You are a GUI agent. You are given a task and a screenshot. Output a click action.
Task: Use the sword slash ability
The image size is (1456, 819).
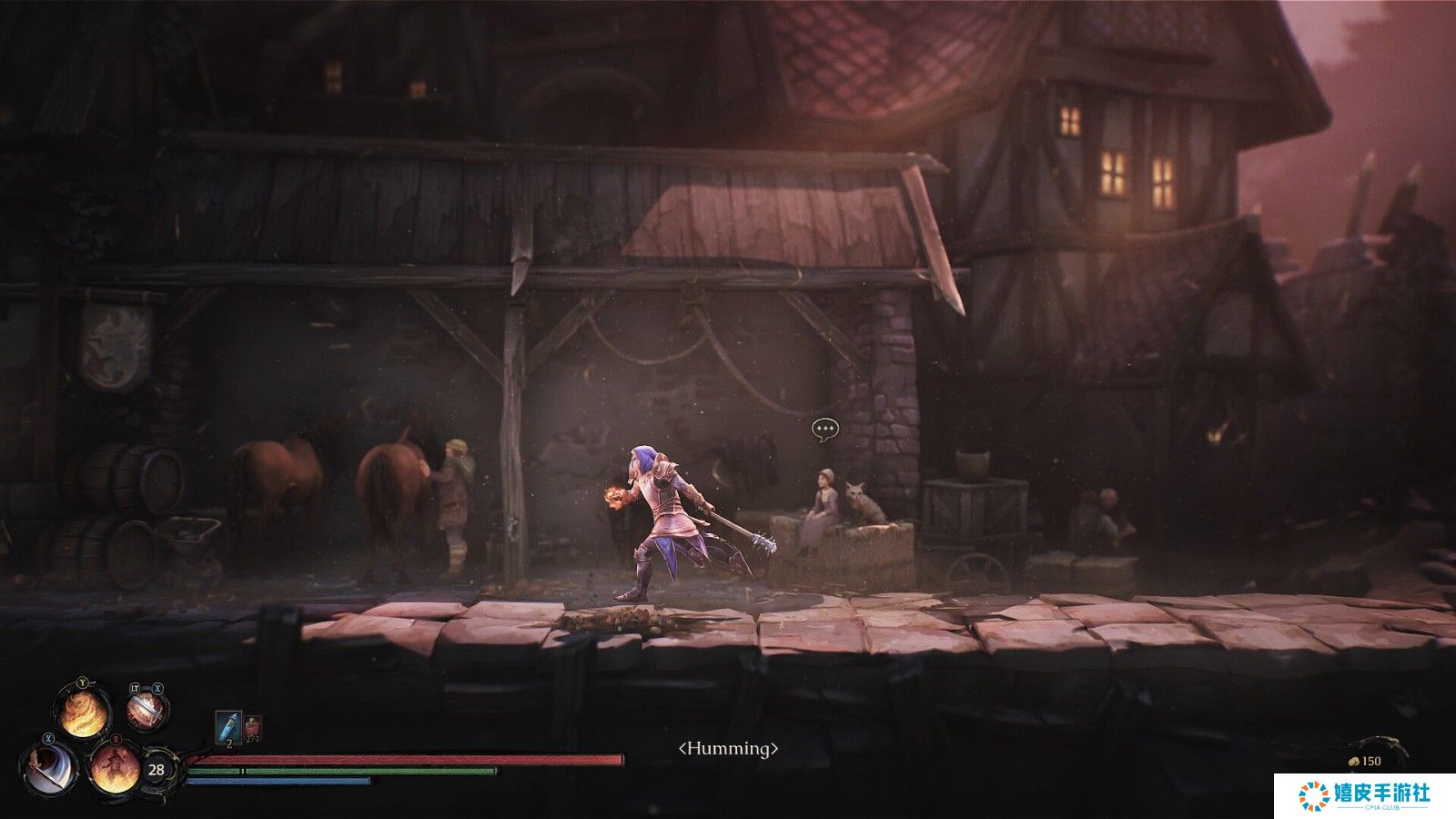(x=51, y=767)
